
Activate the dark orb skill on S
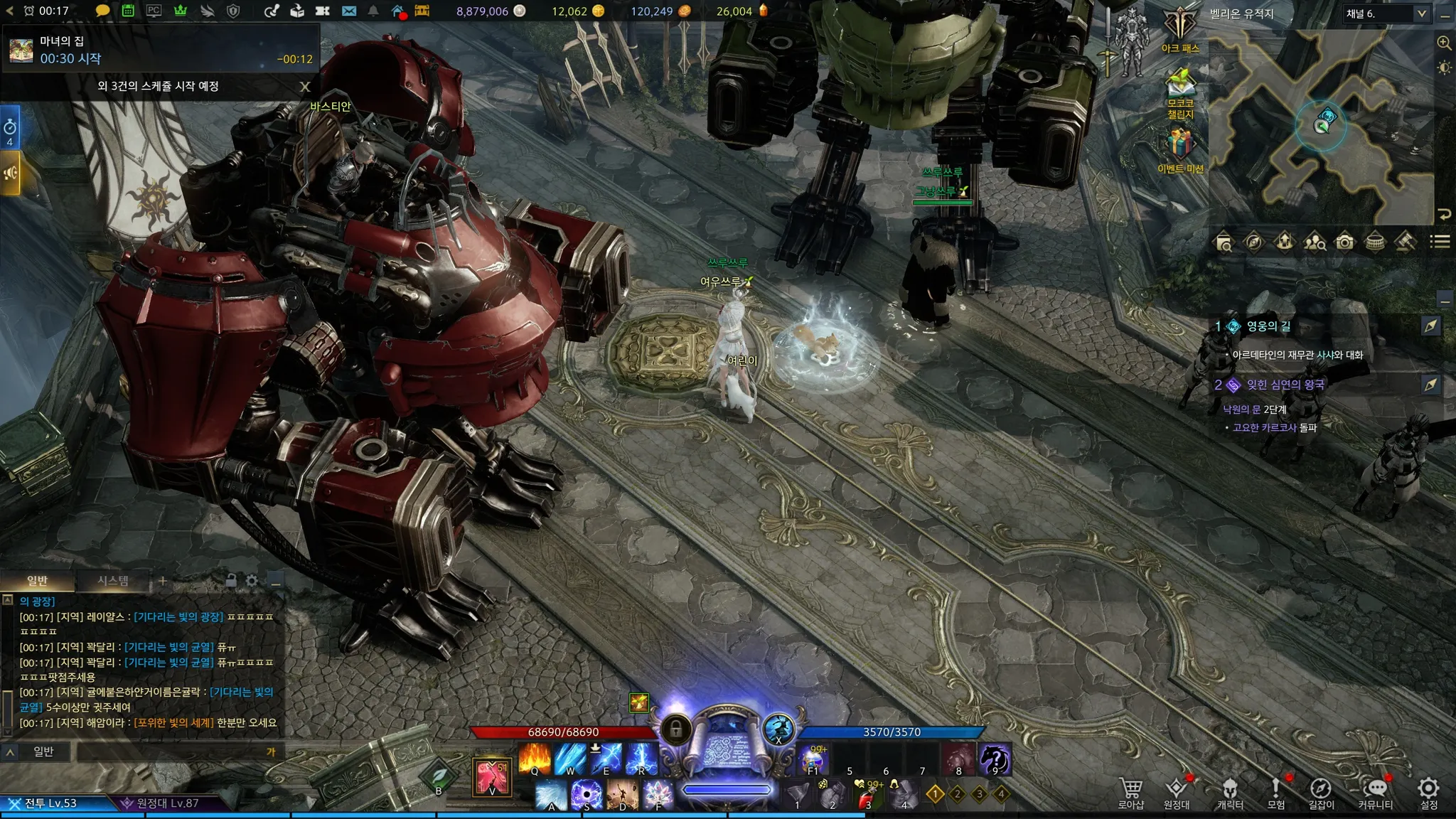point(587,795)
